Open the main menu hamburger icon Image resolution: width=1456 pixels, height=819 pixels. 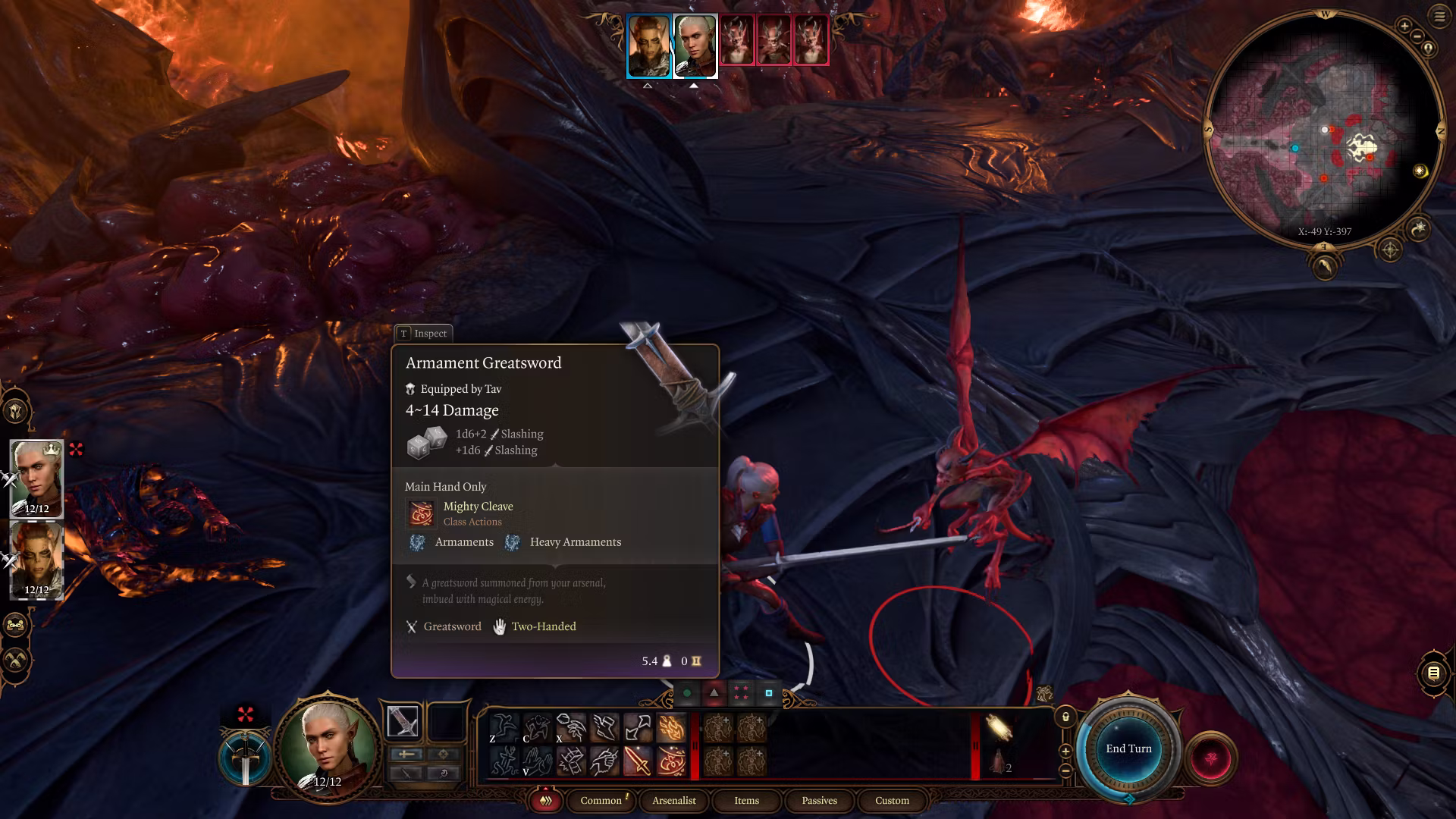[1439, 17]
